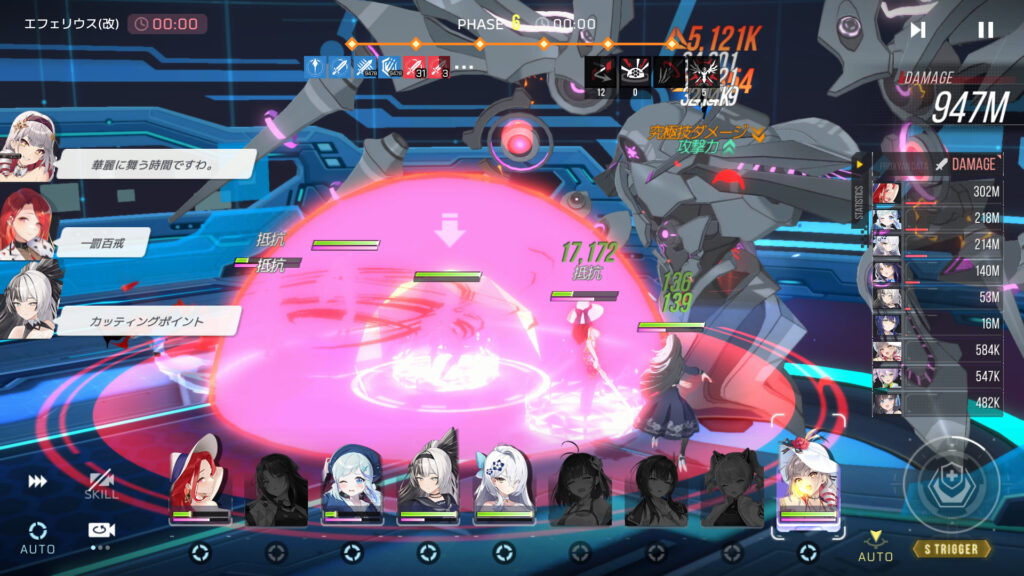Toggle the yellow AUTO trigger setting
This screenshot has width=1024, height=576.
pyautogui.click(x=875, y=546)
